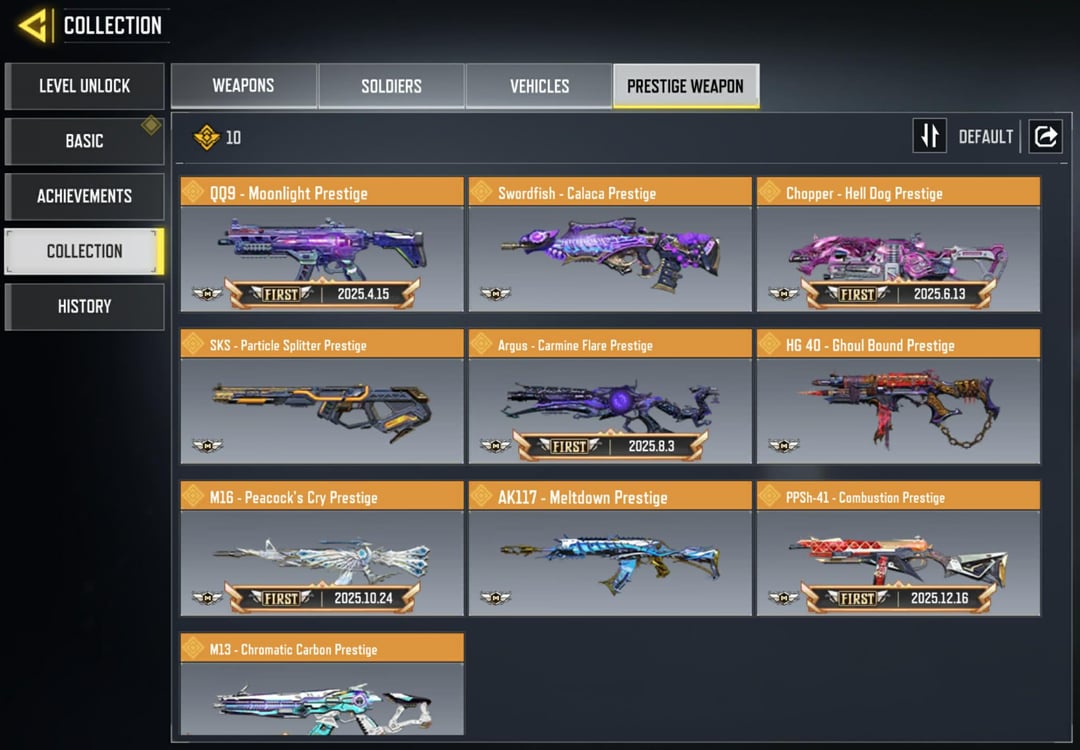Open Chopper Hell Dog Prestige card
This screenshot has width=1080, height=750.
tap(898, 245)
